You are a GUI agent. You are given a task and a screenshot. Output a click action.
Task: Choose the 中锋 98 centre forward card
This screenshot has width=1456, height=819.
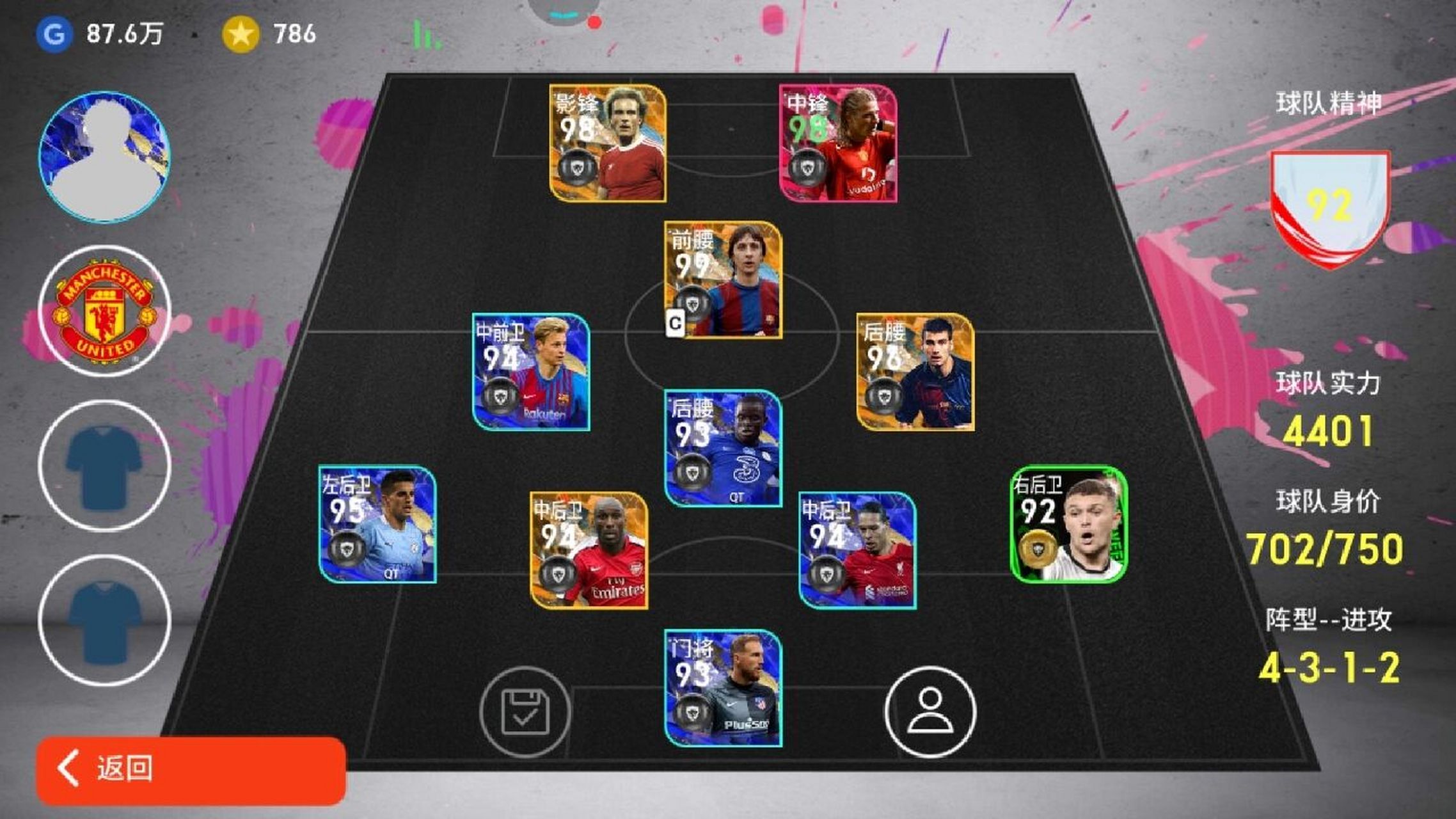coord(837,143)
